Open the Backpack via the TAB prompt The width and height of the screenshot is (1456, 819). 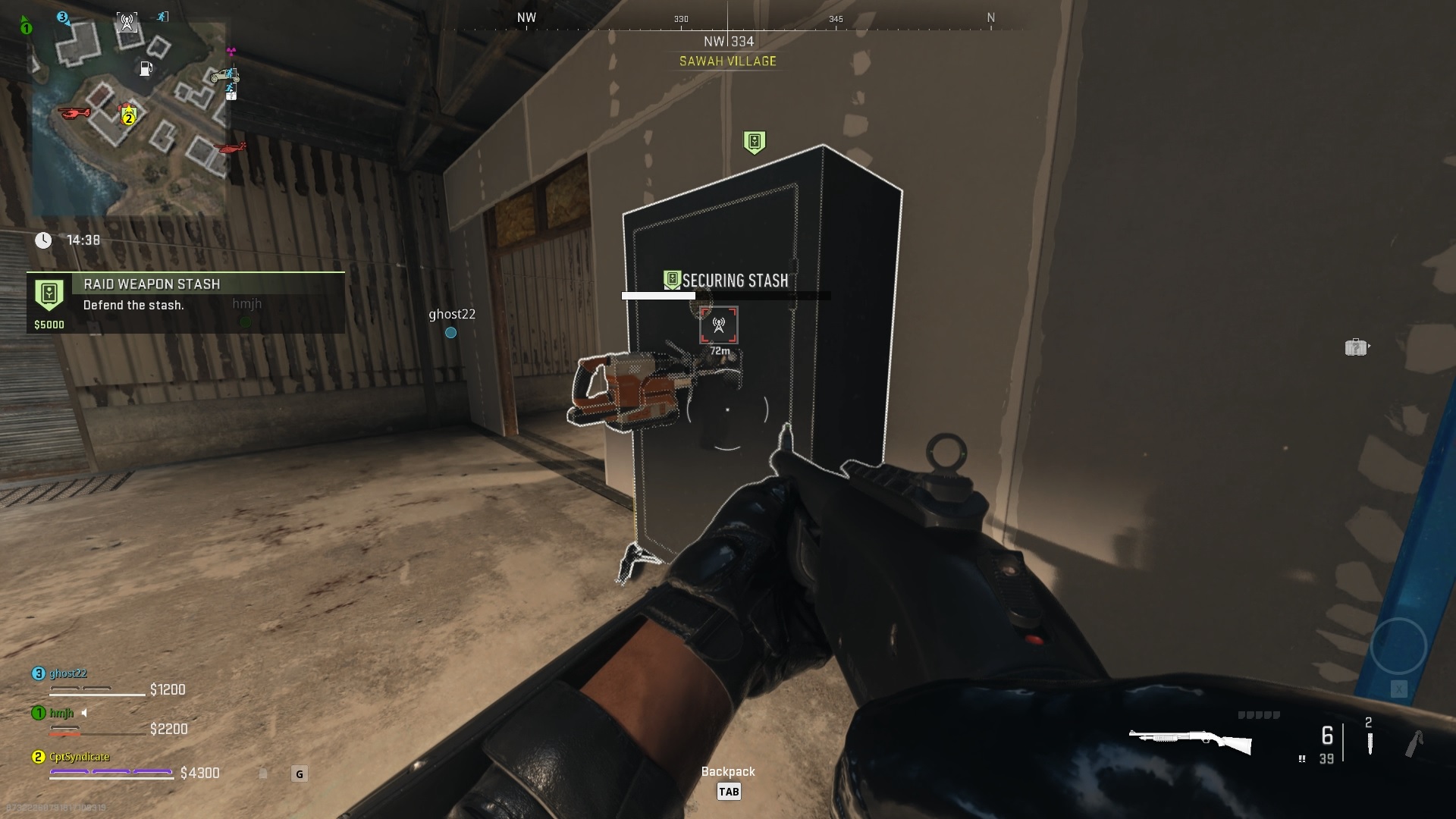pos(729,791)
